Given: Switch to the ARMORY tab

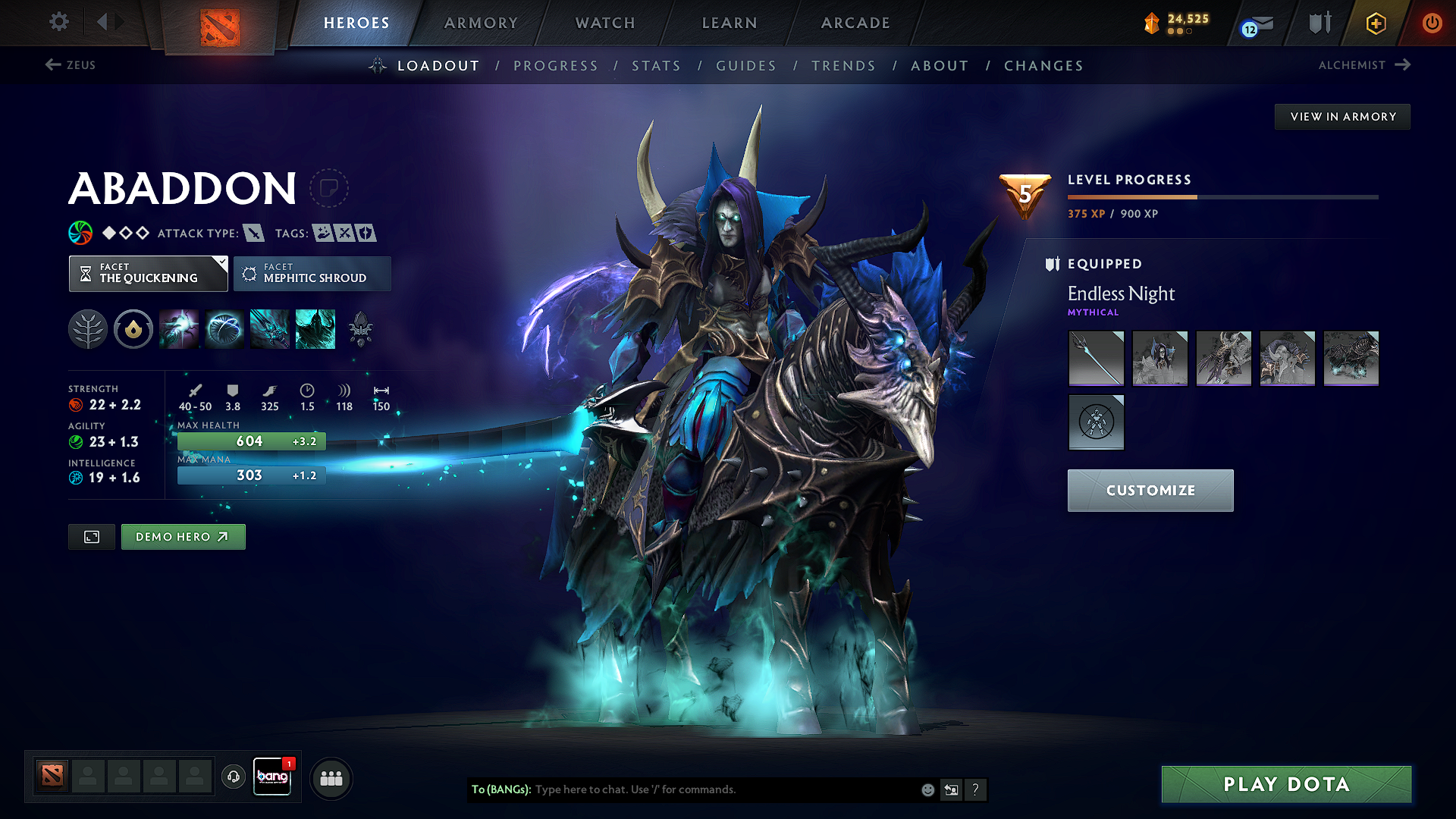Looking at the screenshot, I should [x=480, y=23].
